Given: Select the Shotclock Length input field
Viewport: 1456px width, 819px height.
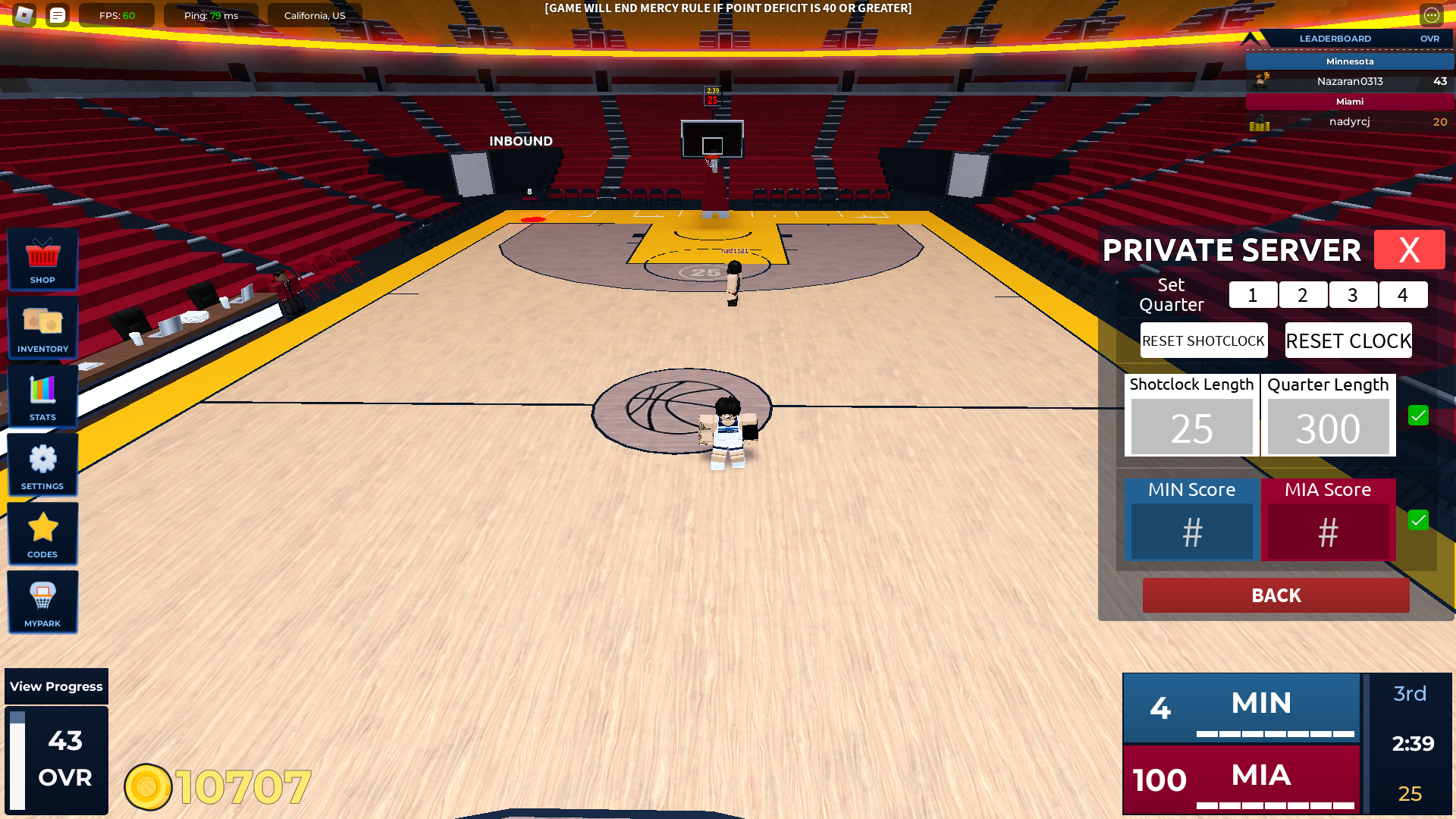Looking at the screenshot, I should tap(1191, 427).
